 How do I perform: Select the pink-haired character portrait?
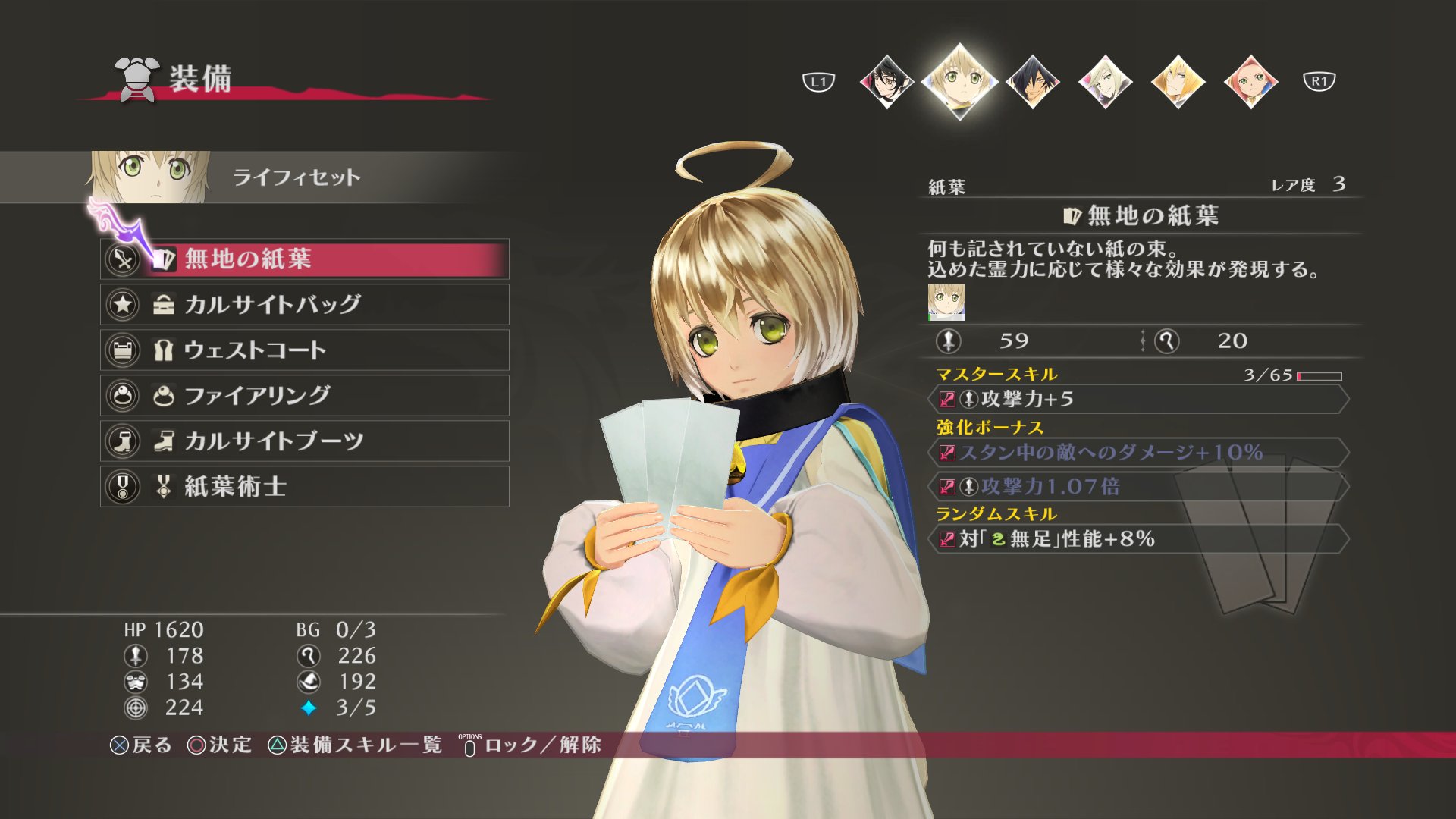click(1250, 81)
